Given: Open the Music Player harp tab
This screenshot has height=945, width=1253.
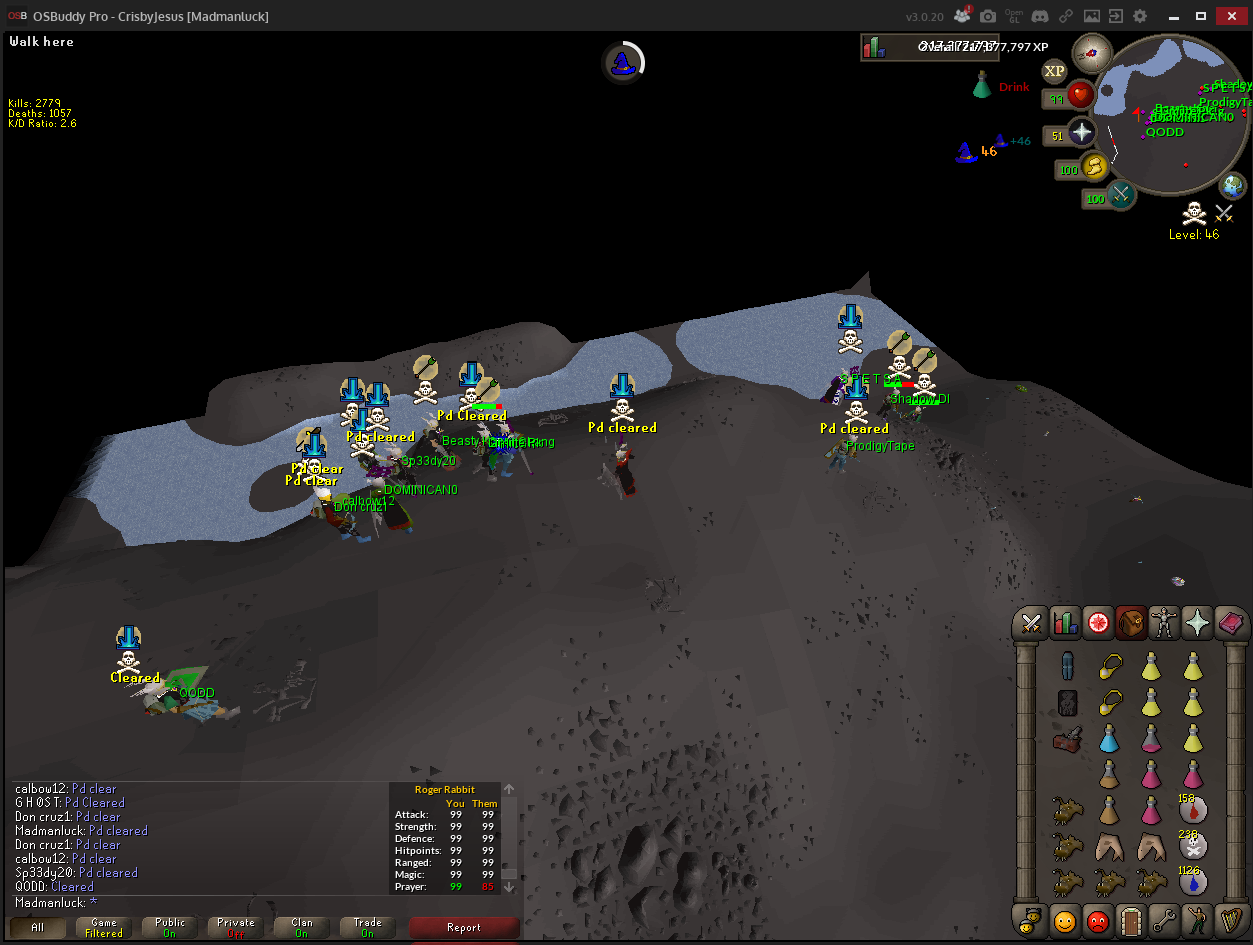Looking at the screenshot, I should point(1231,918).
